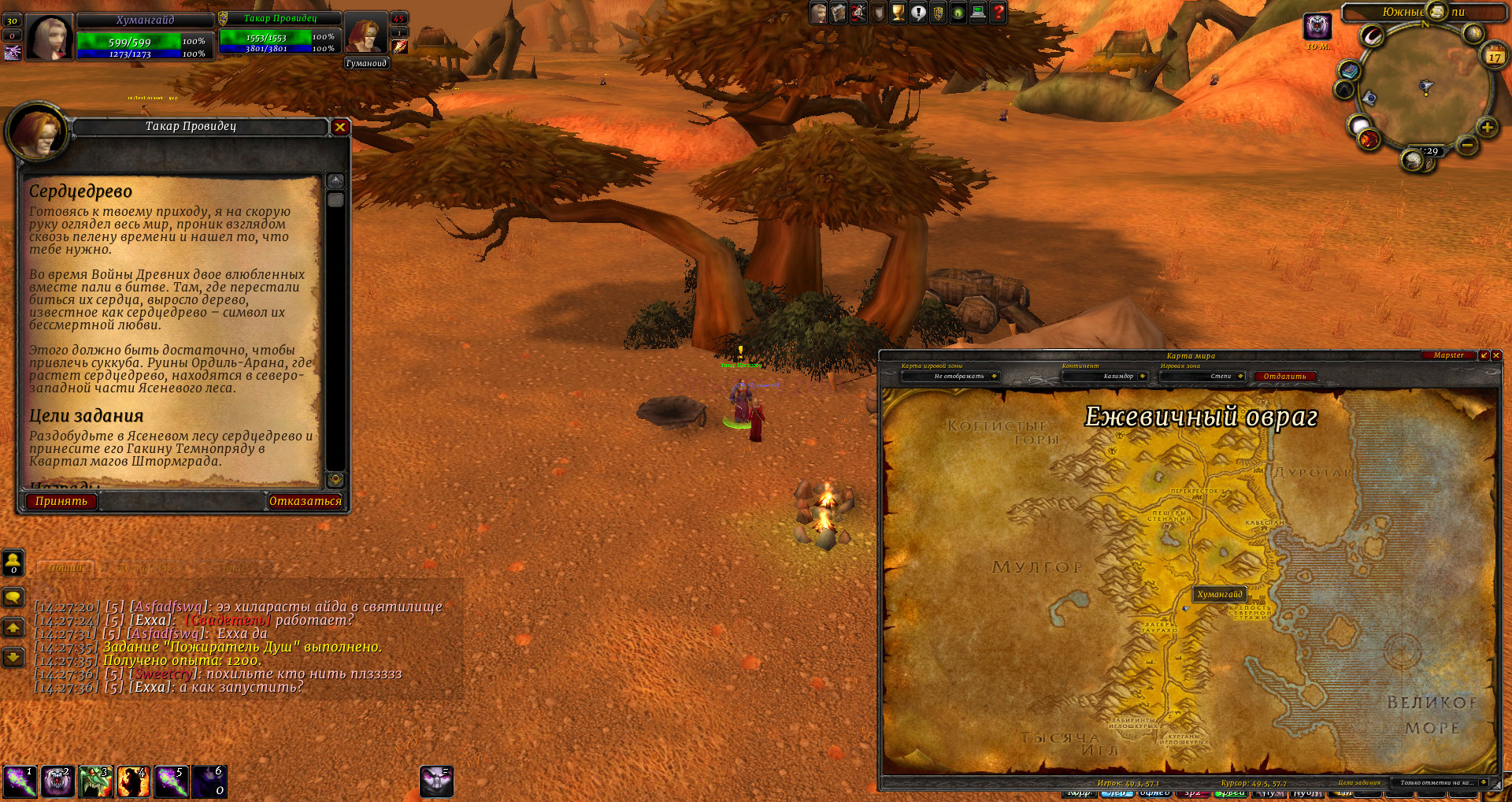Open the character info micro-menu portrait

click(x=819, y=13)
